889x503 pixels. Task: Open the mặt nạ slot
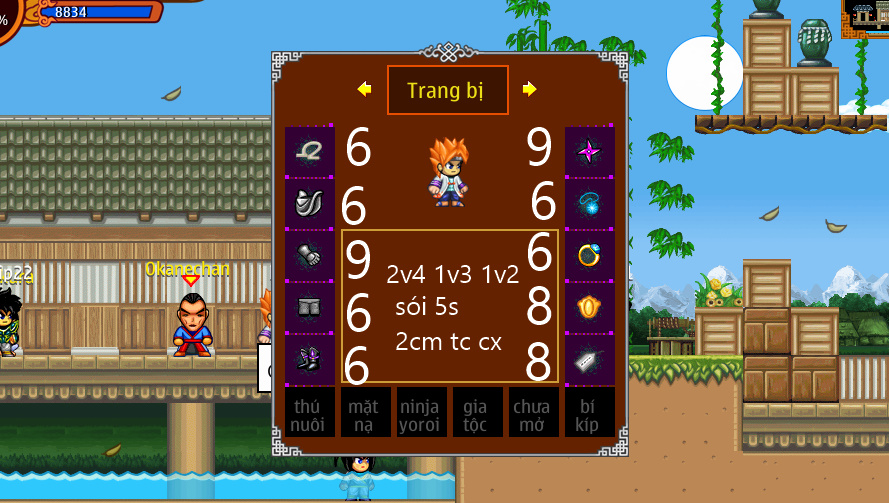(x=365, y=414)
